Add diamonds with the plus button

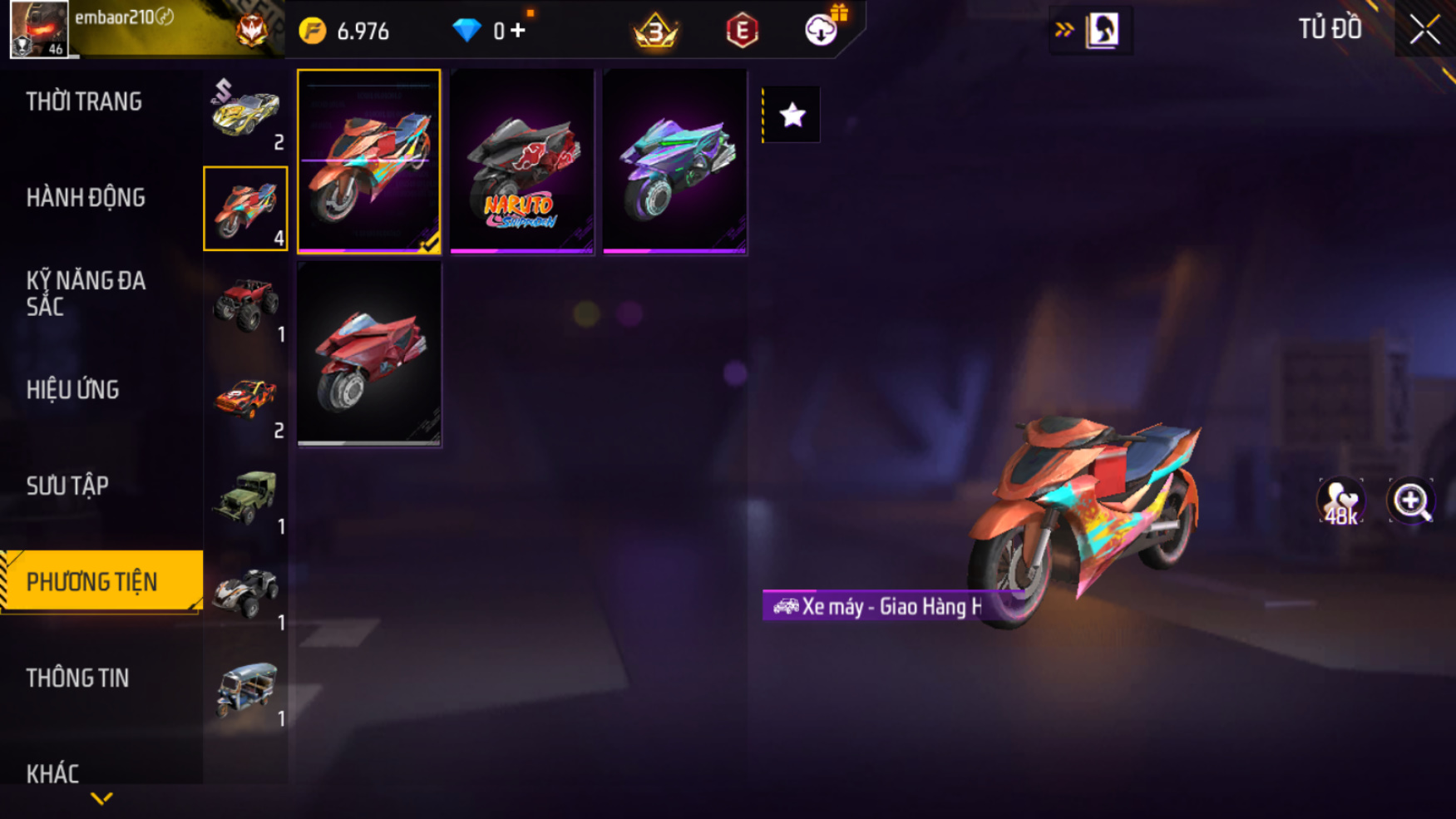point(518,31)
